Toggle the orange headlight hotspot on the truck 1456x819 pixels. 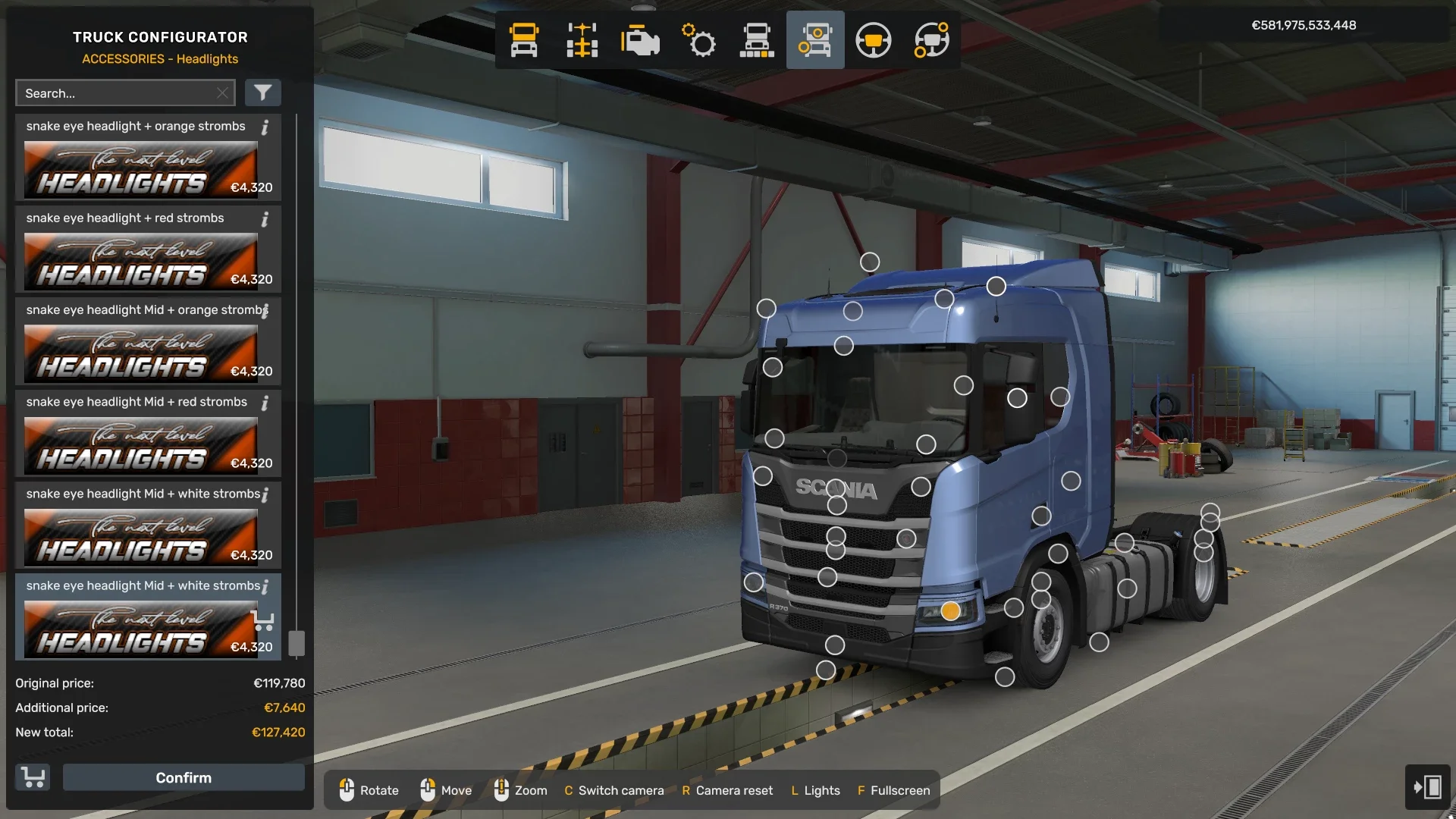point(950,609)
